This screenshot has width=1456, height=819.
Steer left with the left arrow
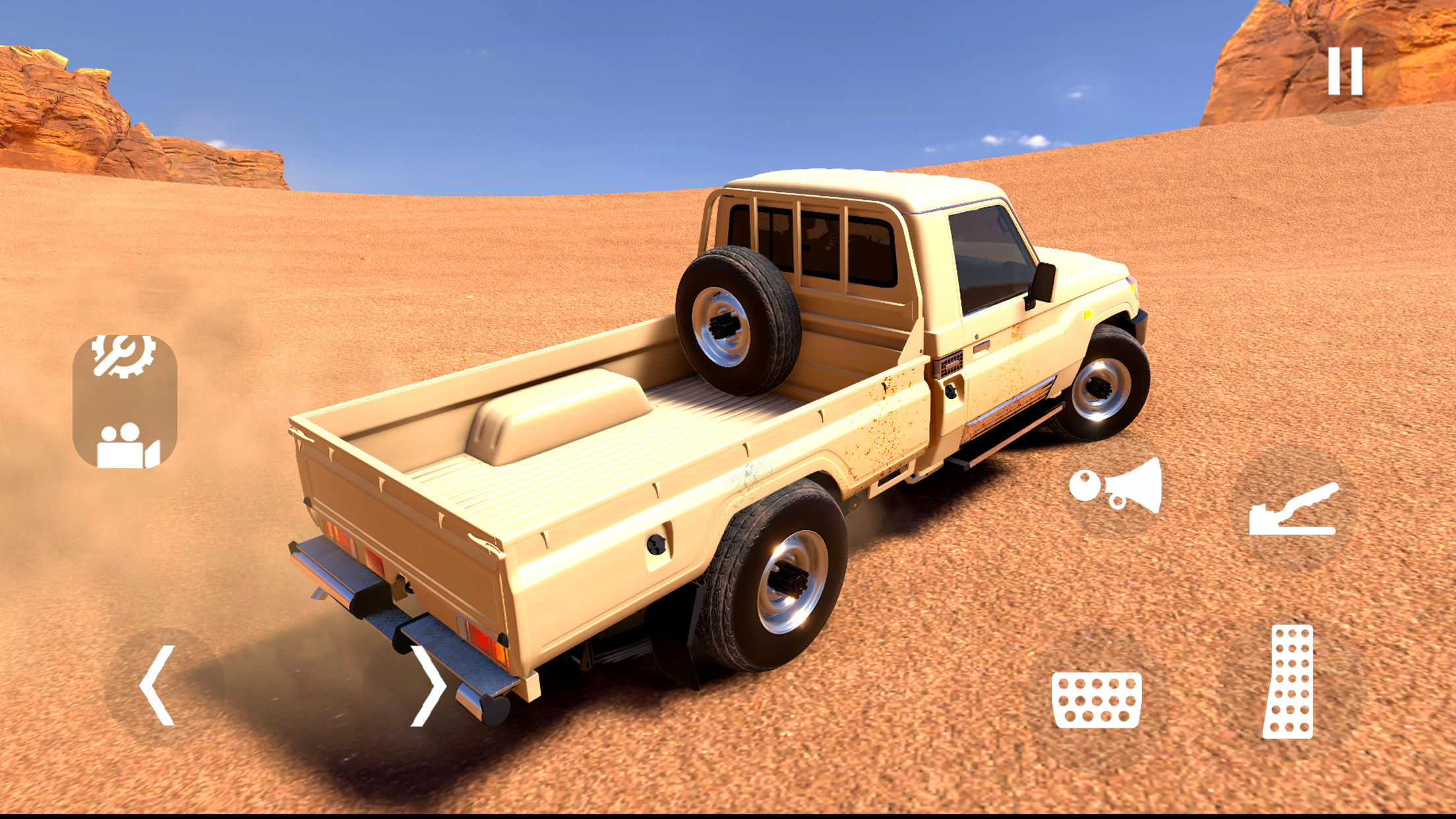(158, 686)
